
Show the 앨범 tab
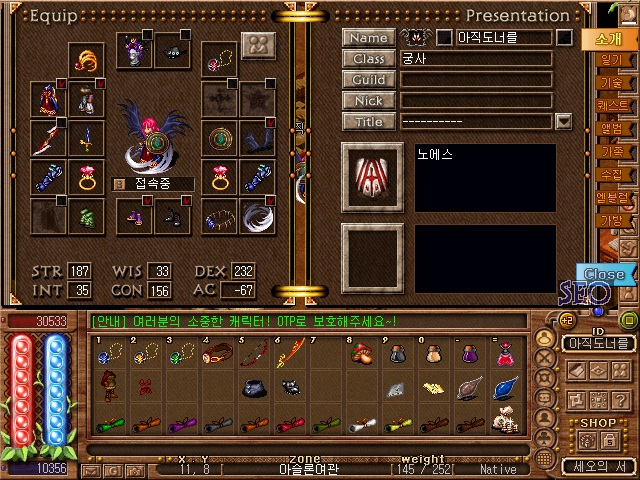610,129
